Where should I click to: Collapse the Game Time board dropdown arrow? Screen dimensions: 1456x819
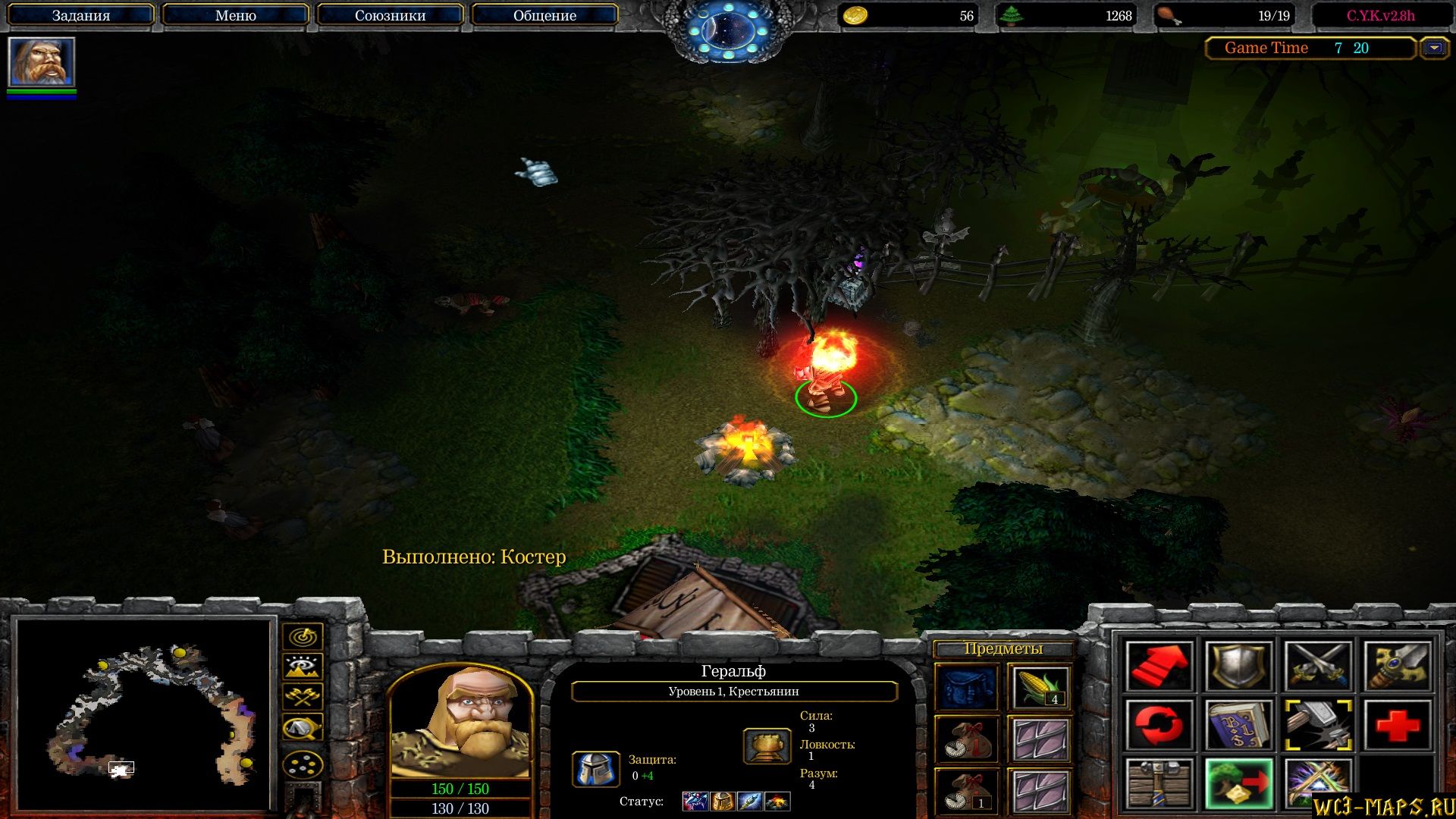[x=1433, y=48]
